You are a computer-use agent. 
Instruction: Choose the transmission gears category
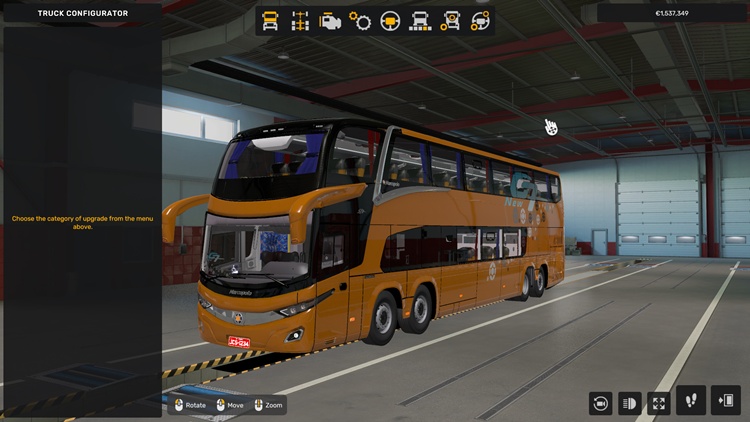pos(360,21)
